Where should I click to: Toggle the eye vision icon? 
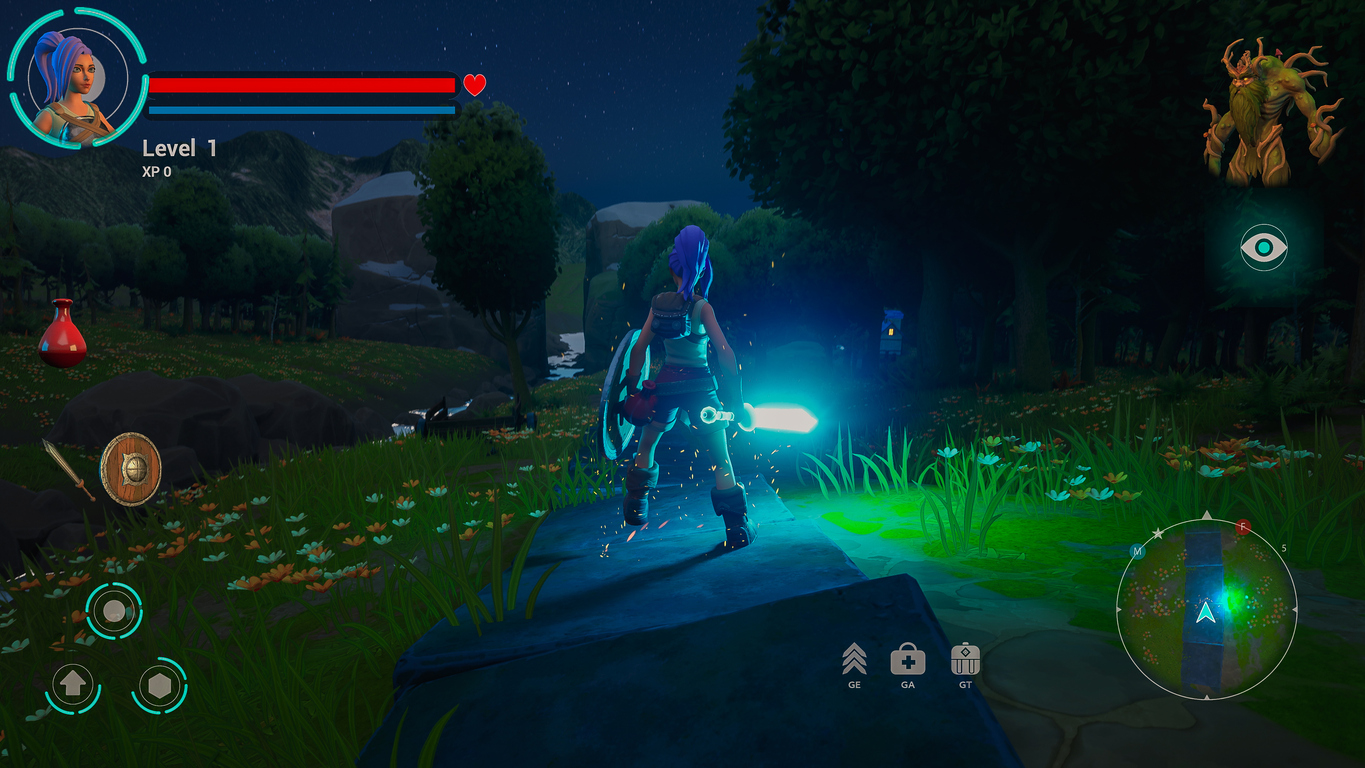point(1264,247)
